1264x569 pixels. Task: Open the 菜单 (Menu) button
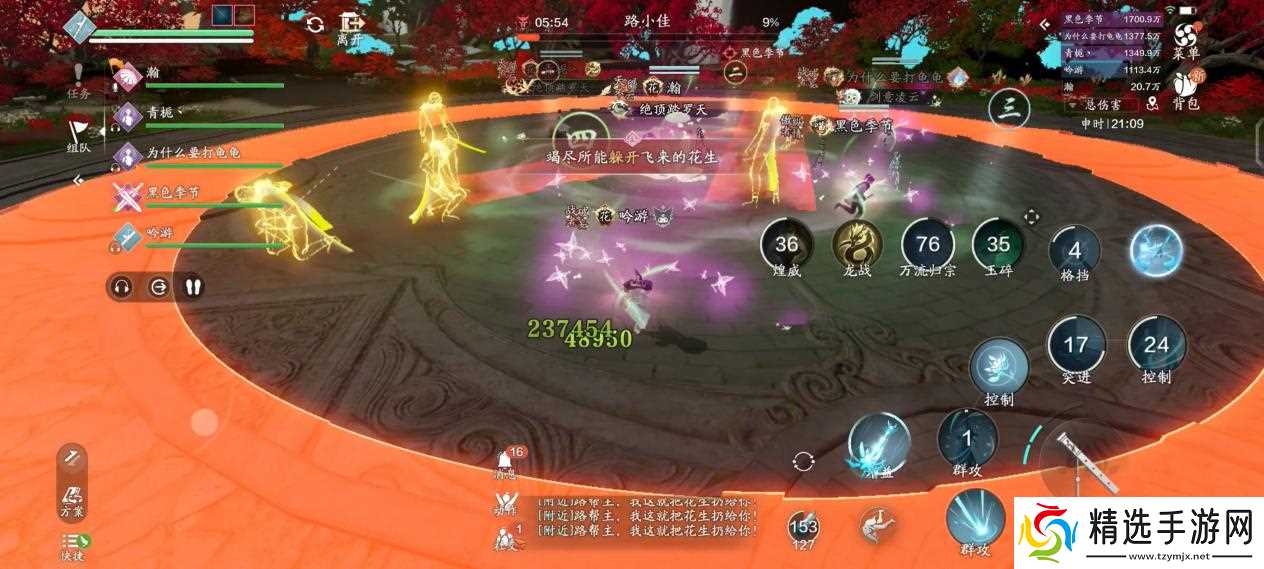(1186, 38)
